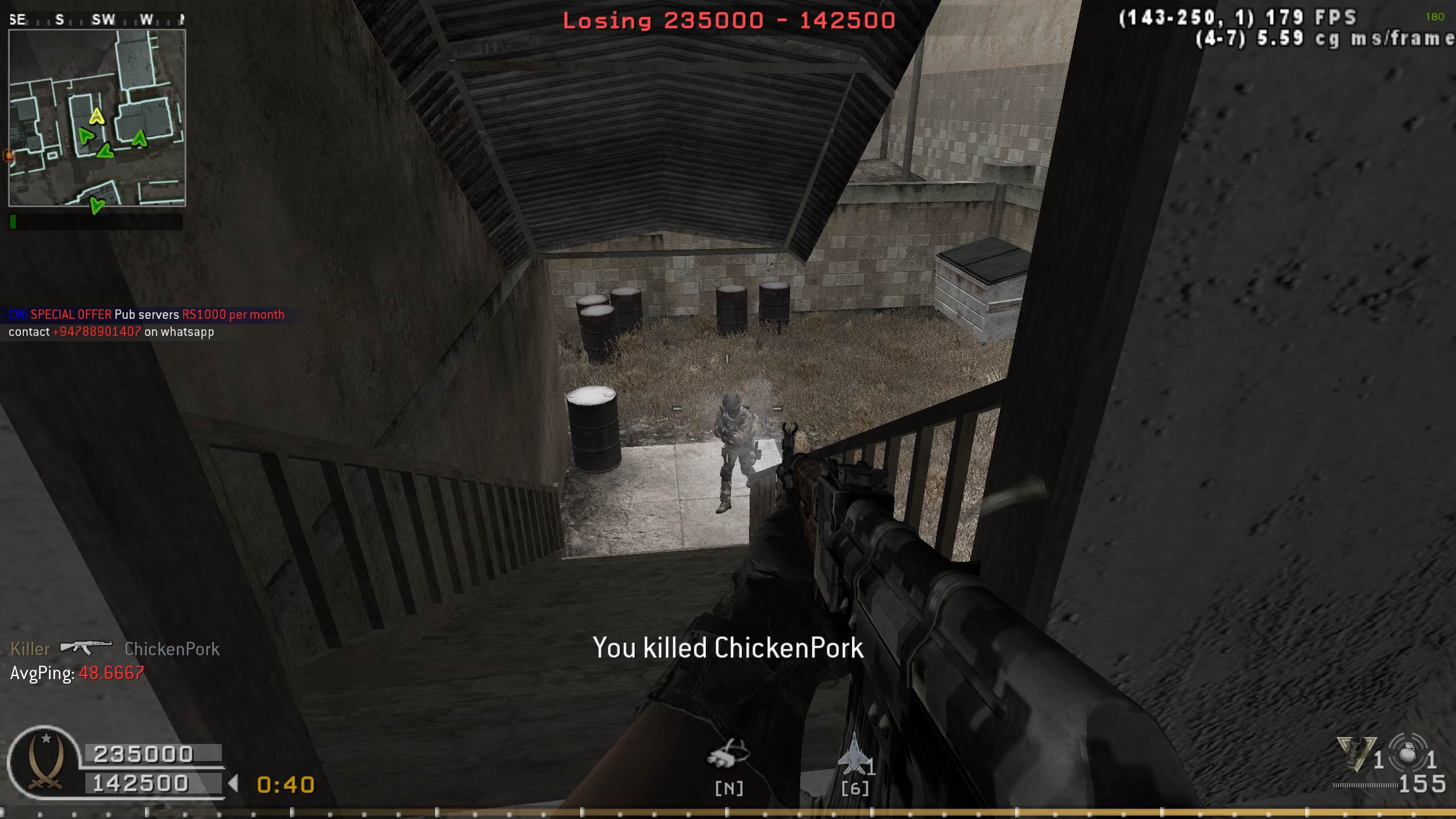Click the yellow player arrow on minimap
The width and height of the screenshot is (1456, 819).
pyautogui.click(x=97, y=117)
